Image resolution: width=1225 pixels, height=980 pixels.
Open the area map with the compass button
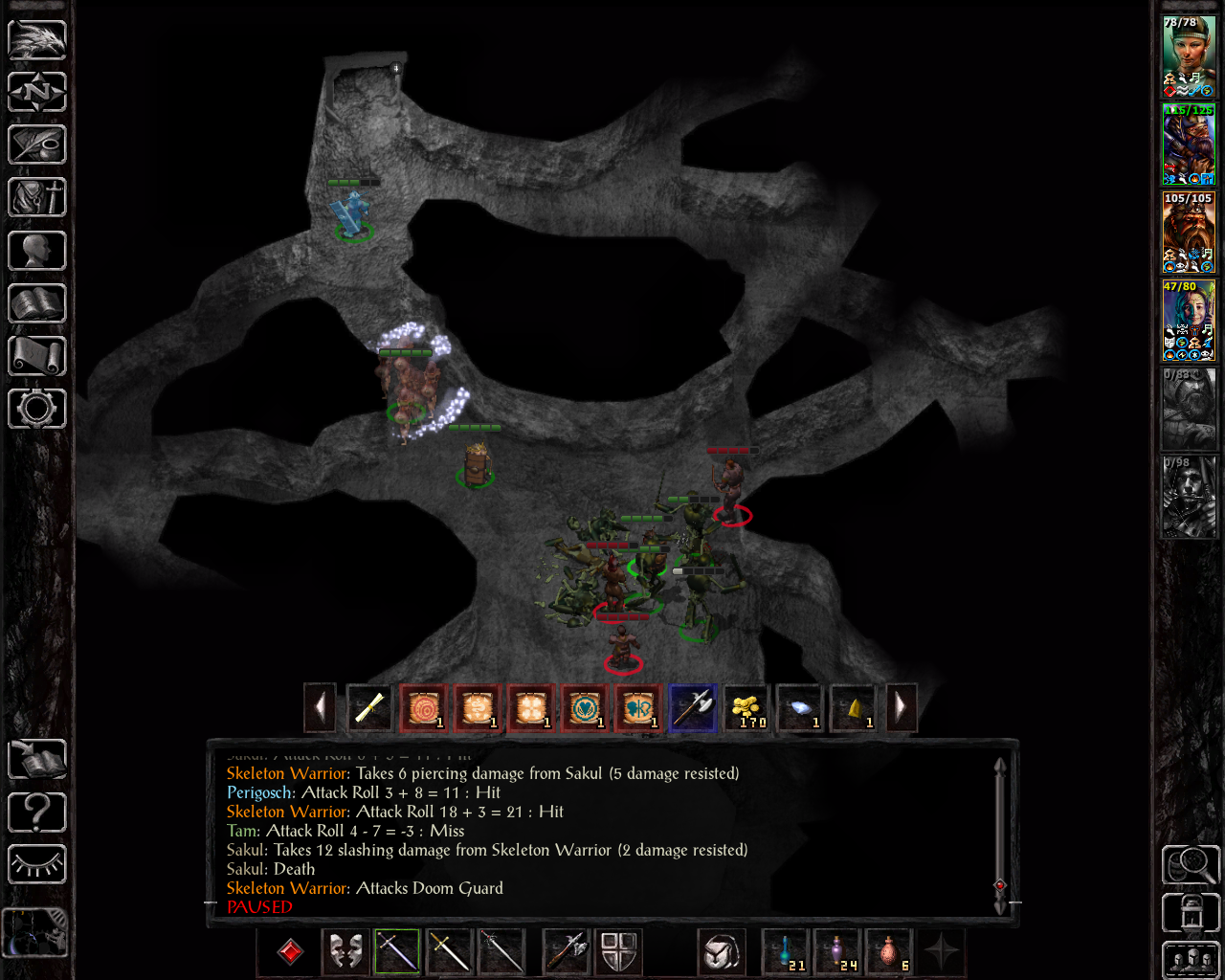coord(37,93)
